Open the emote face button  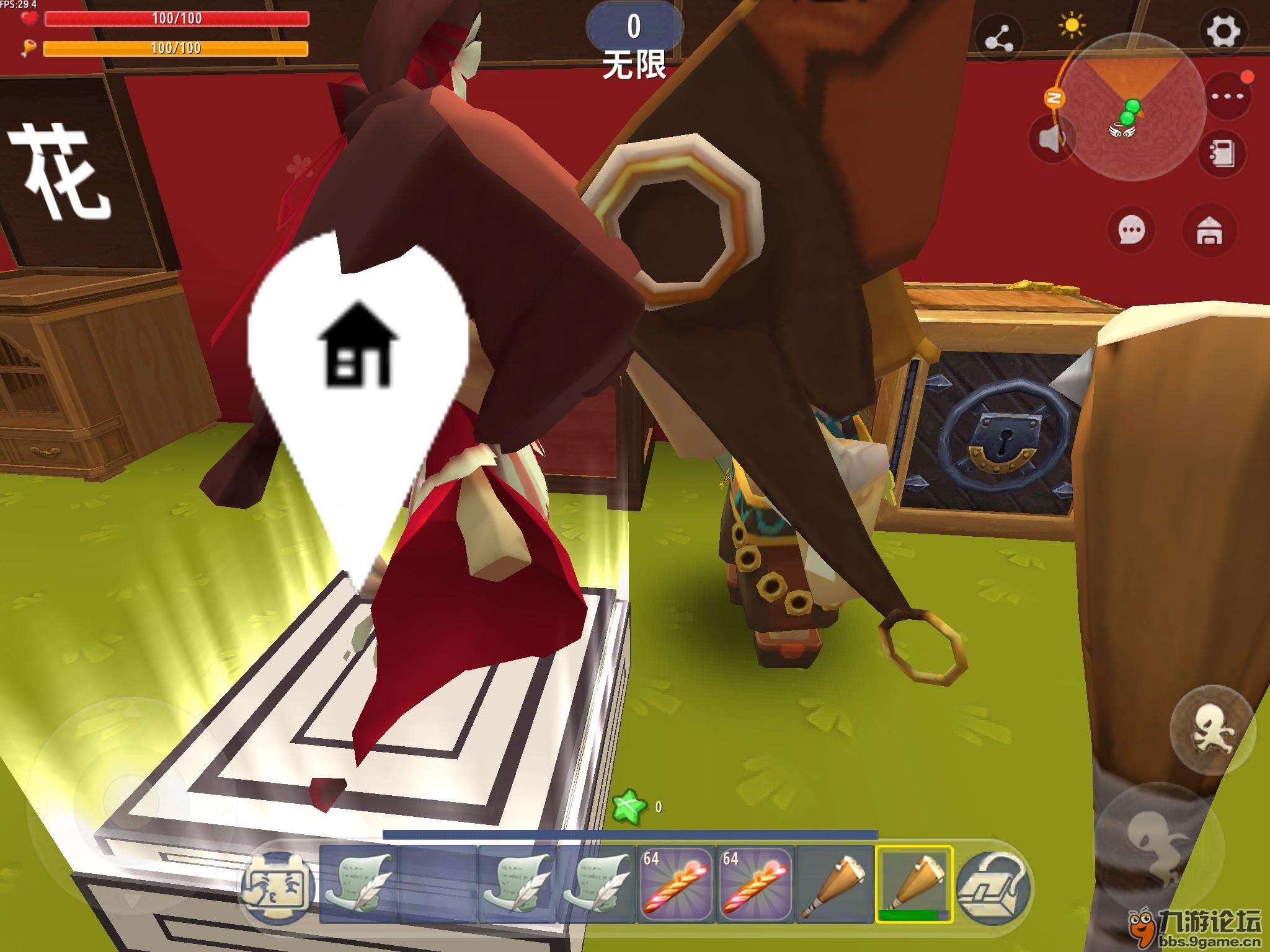pos(278,886)
